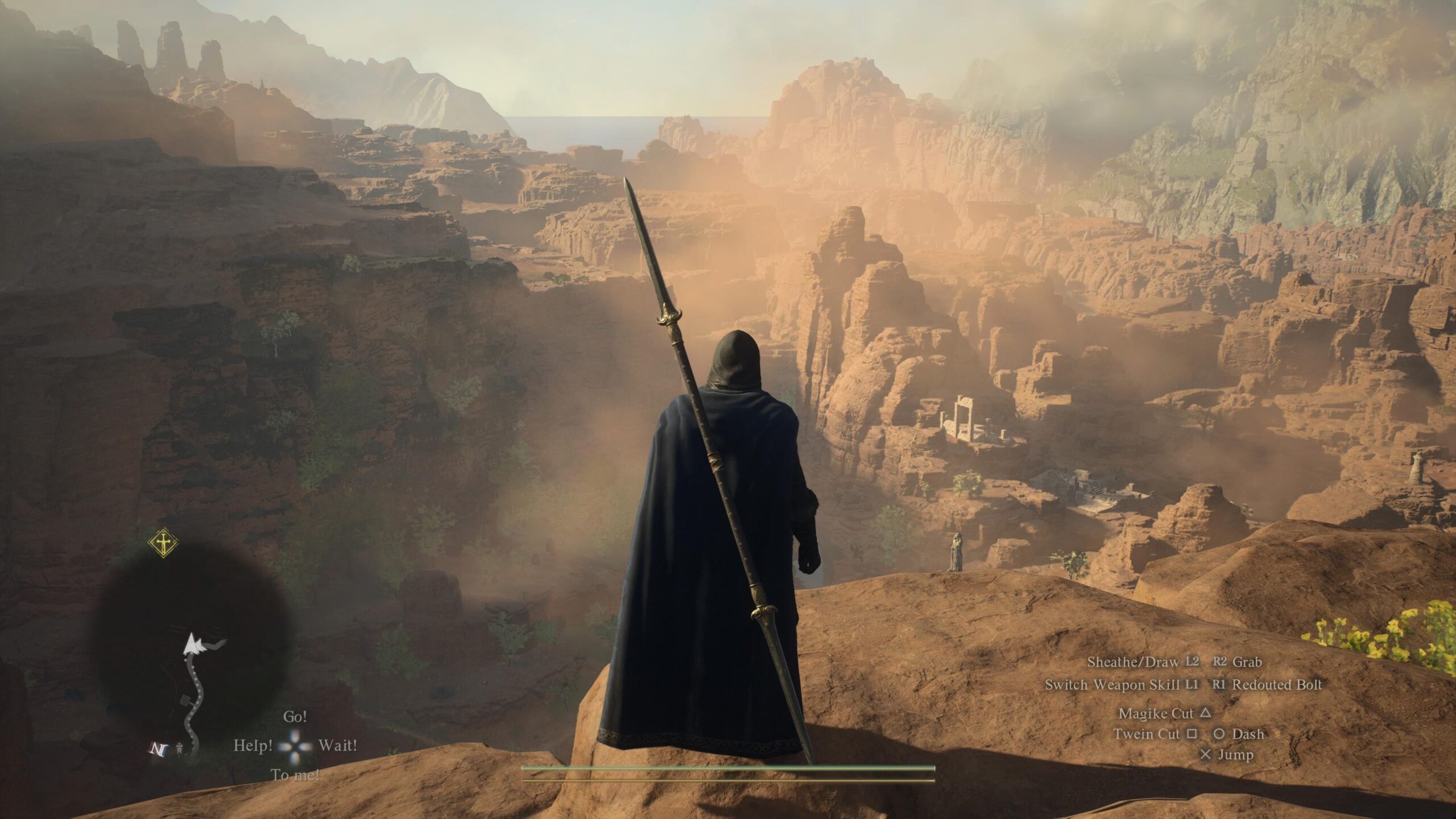Select the "Wait!" pawn command
1456x819 pixels.
(x=338, y=745)
